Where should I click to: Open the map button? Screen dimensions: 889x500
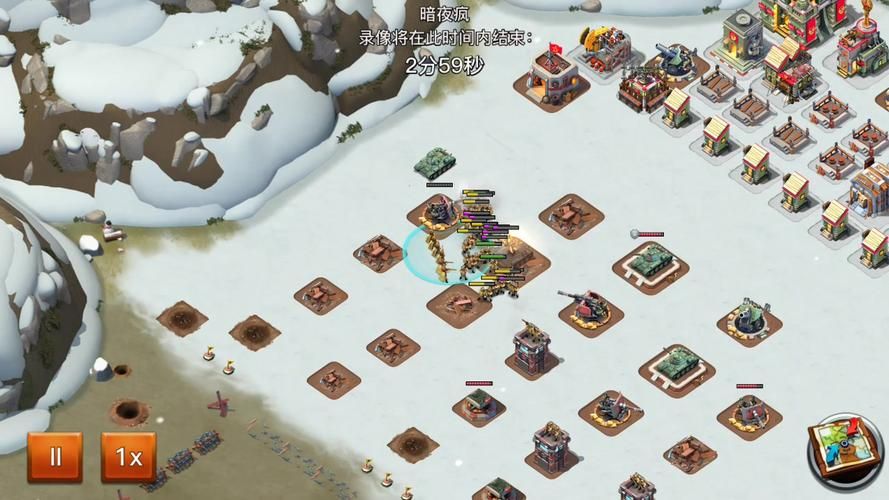click(845, 452)
